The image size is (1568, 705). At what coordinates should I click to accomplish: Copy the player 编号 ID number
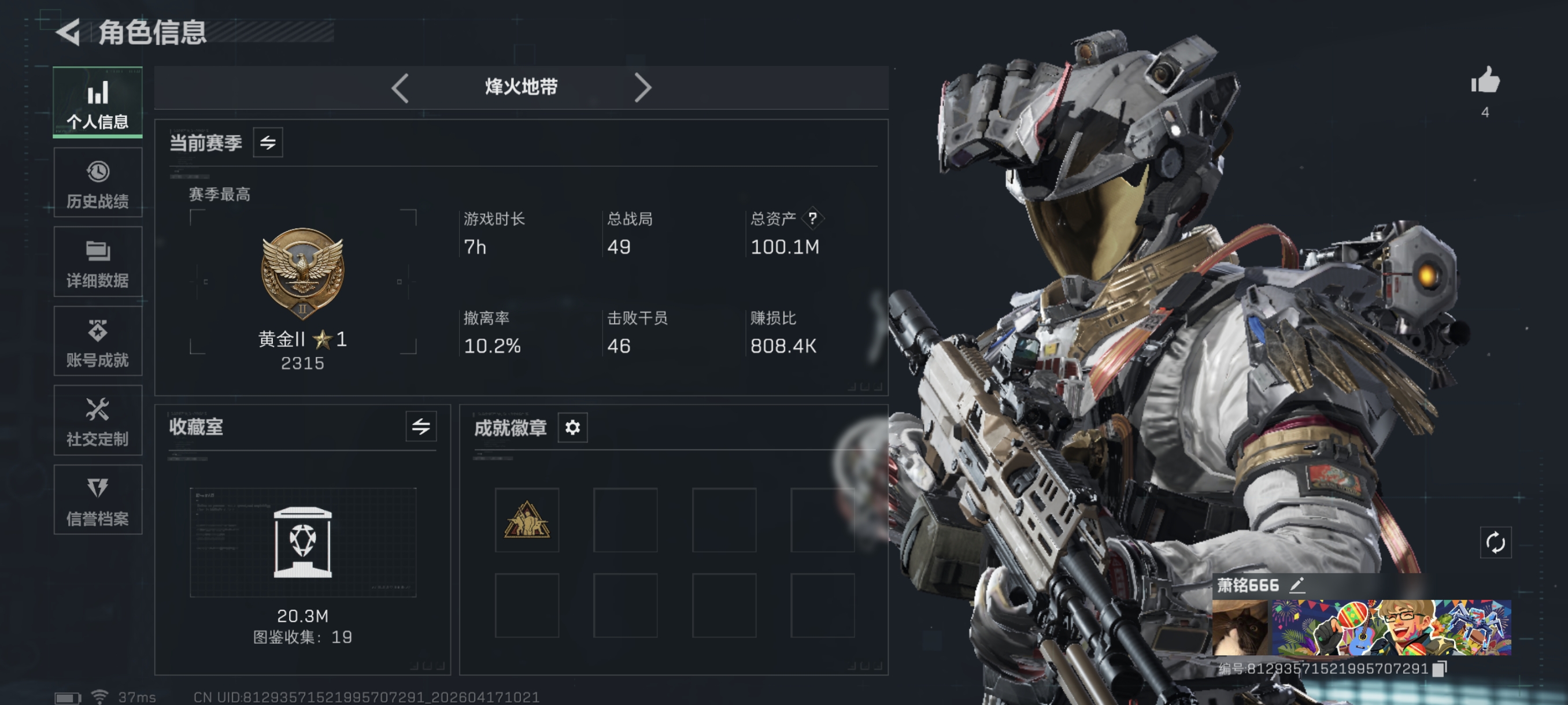coord(1439,669)
